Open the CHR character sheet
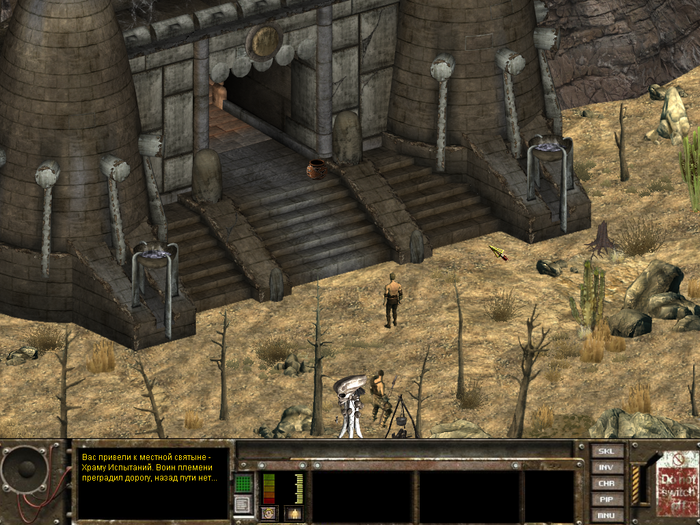This screenshot has width=700, height=525. 607,483
